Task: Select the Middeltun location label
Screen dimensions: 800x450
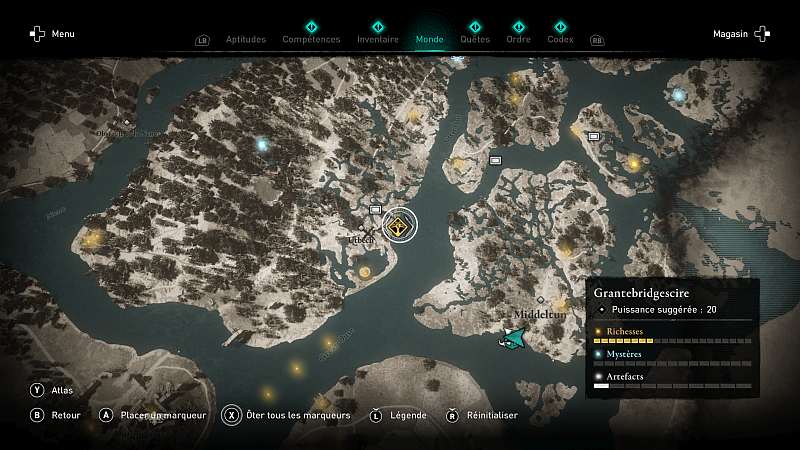Action: (539, 314)
